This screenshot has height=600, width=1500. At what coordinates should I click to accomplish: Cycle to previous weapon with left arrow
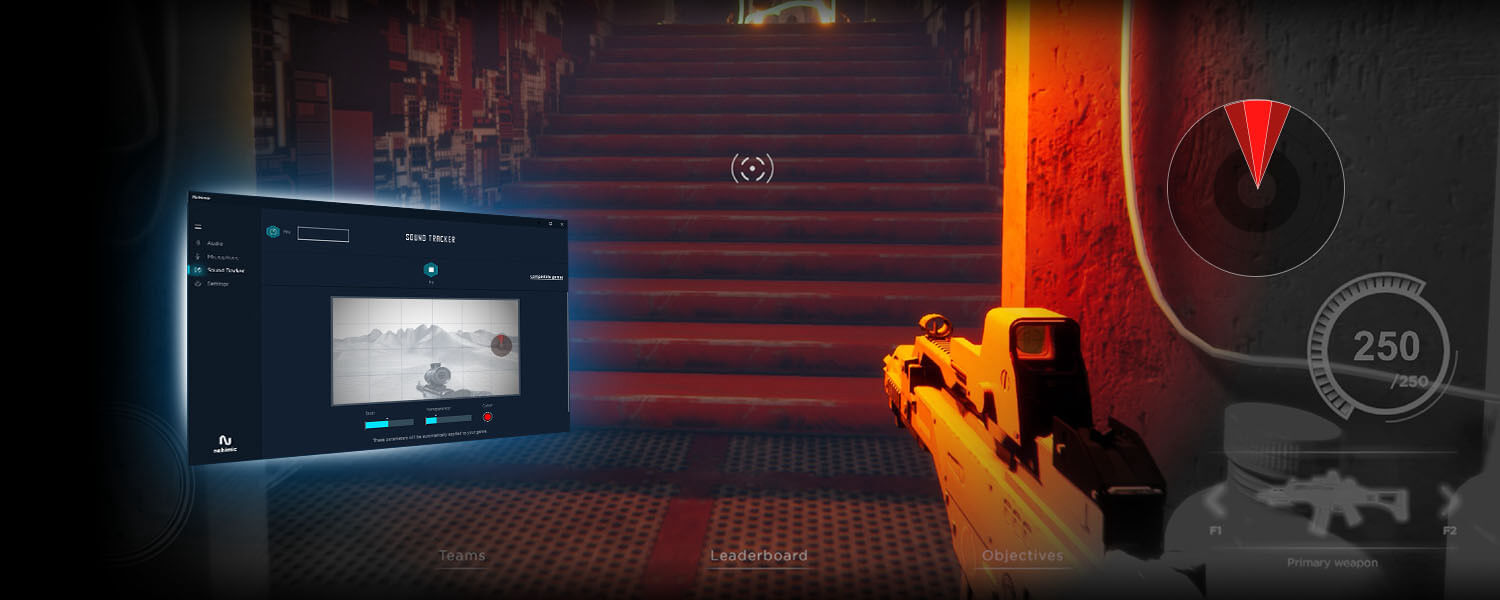(x=1215, y=498)
